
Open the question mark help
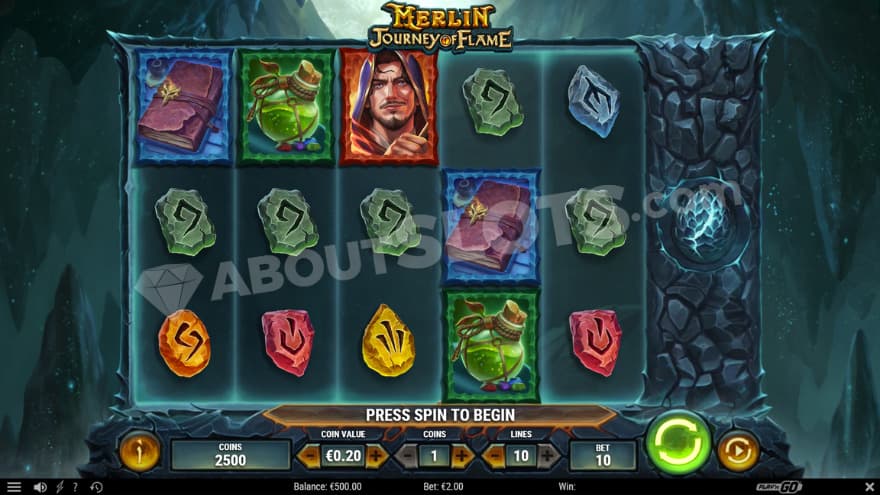[x=76, y=487]
